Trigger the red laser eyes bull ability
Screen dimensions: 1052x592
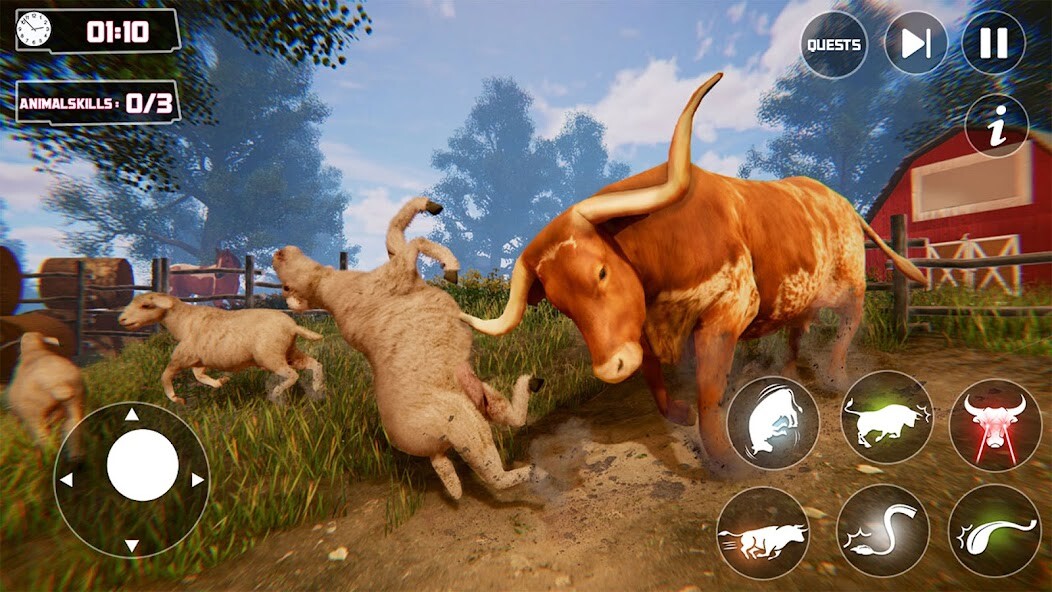coord(994,424)
